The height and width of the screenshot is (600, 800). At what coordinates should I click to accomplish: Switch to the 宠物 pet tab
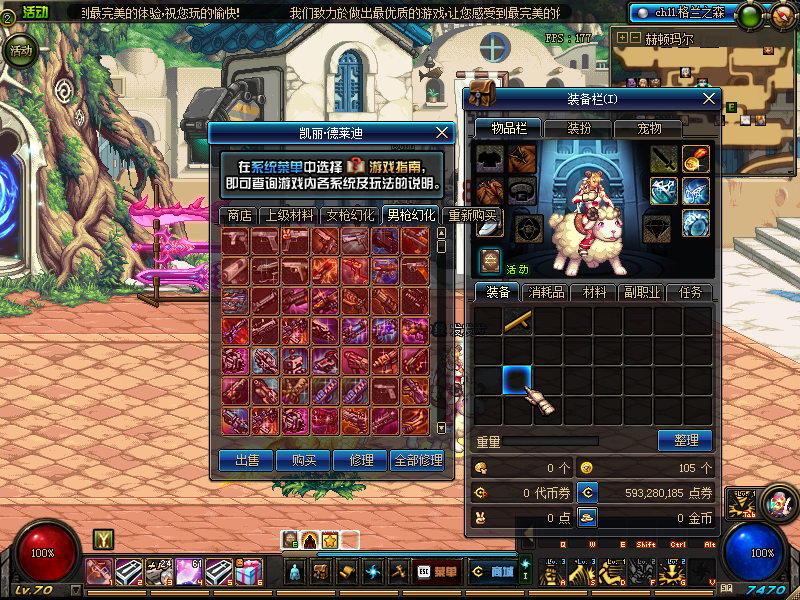pos(649,128)
